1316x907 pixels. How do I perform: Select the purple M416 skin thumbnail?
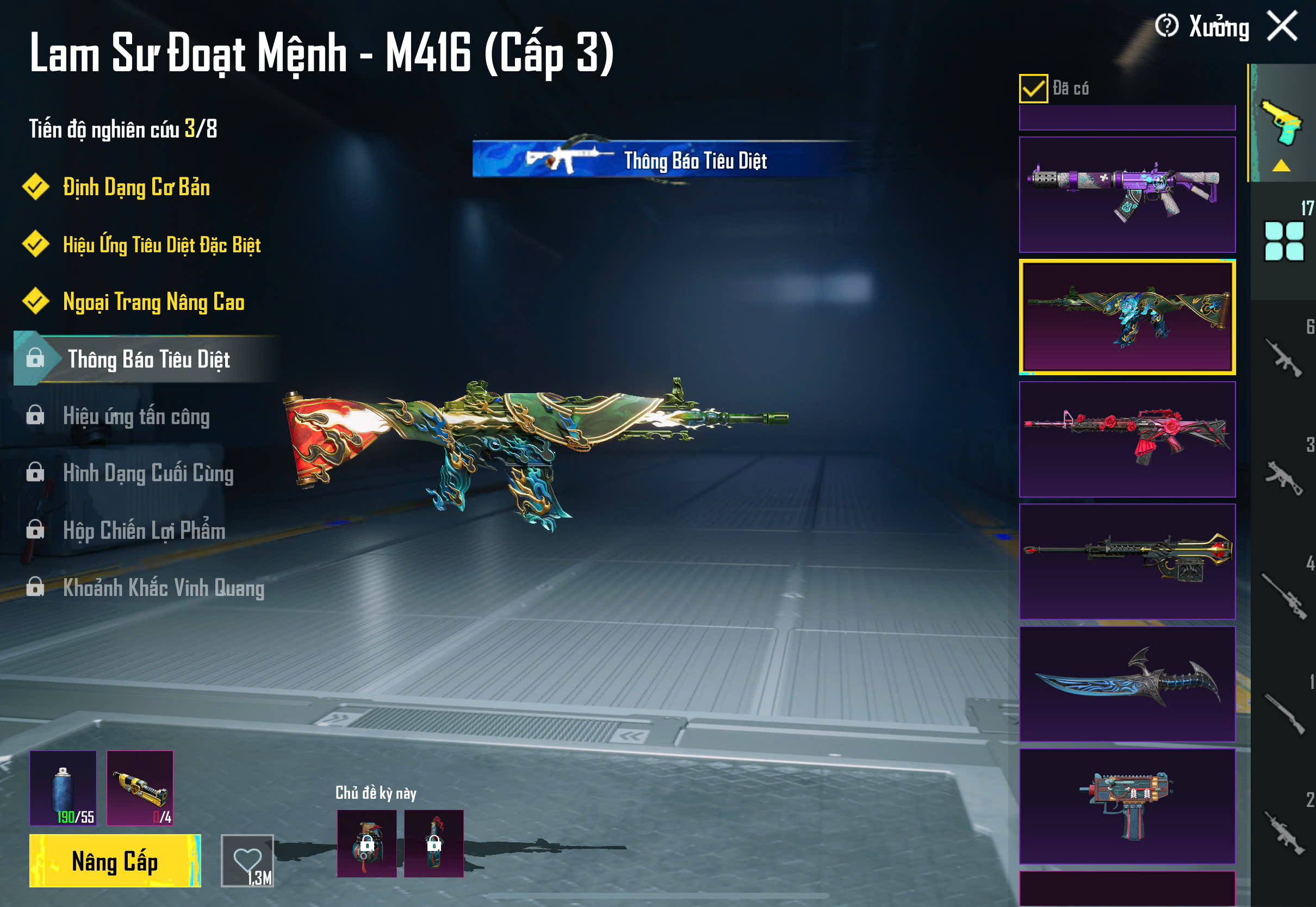[1127, 194]
